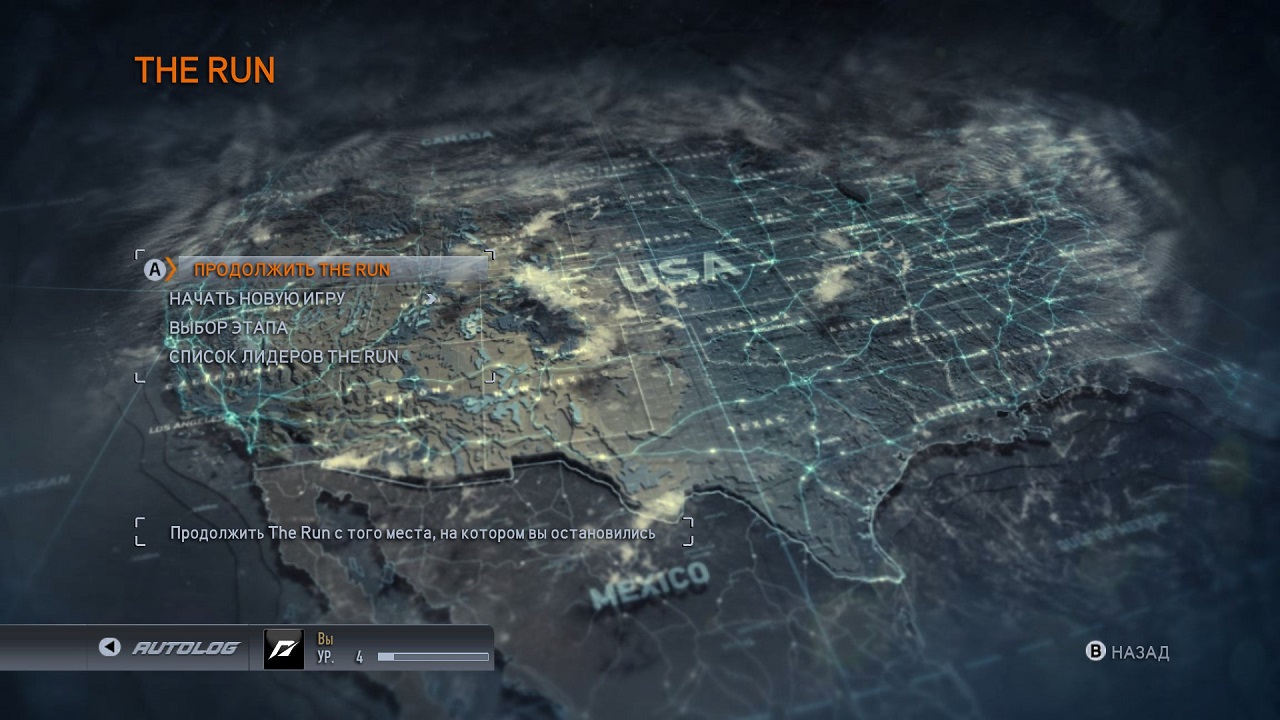Screen dimensions: 1280x720
Task: Show Список лидеров The Run leaderboard
Action: point(283,356)
